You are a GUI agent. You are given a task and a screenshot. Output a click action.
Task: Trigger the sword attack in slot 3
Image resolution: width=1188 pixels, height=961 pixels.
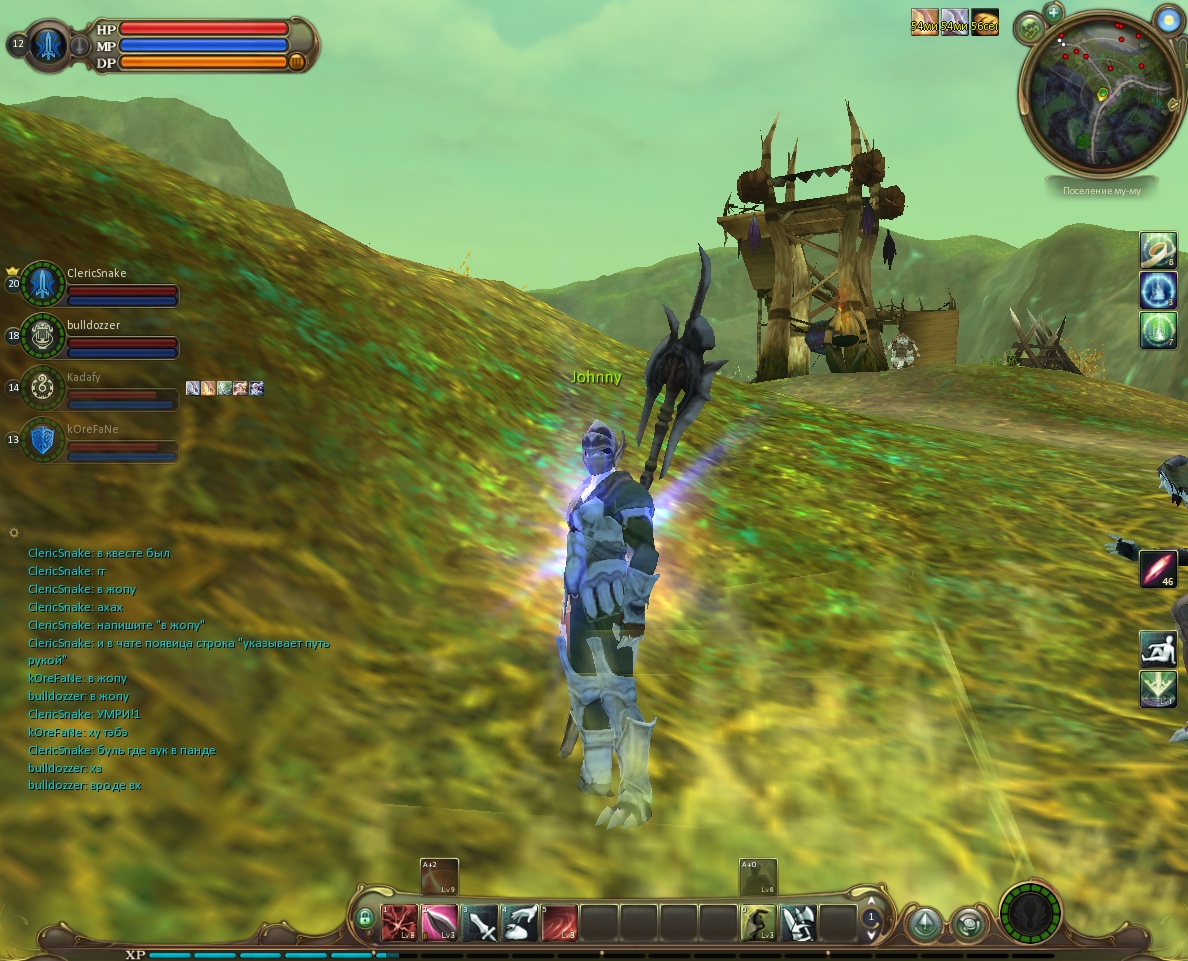coord(480,923)
